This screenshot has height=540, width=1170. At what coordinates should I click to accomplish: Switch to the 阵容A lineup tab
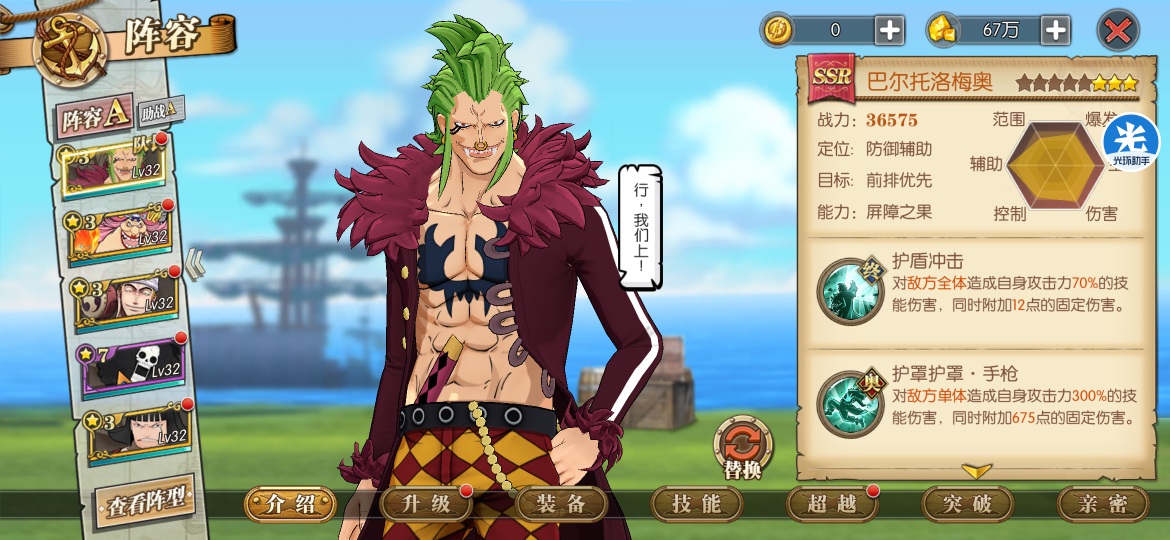93,118
